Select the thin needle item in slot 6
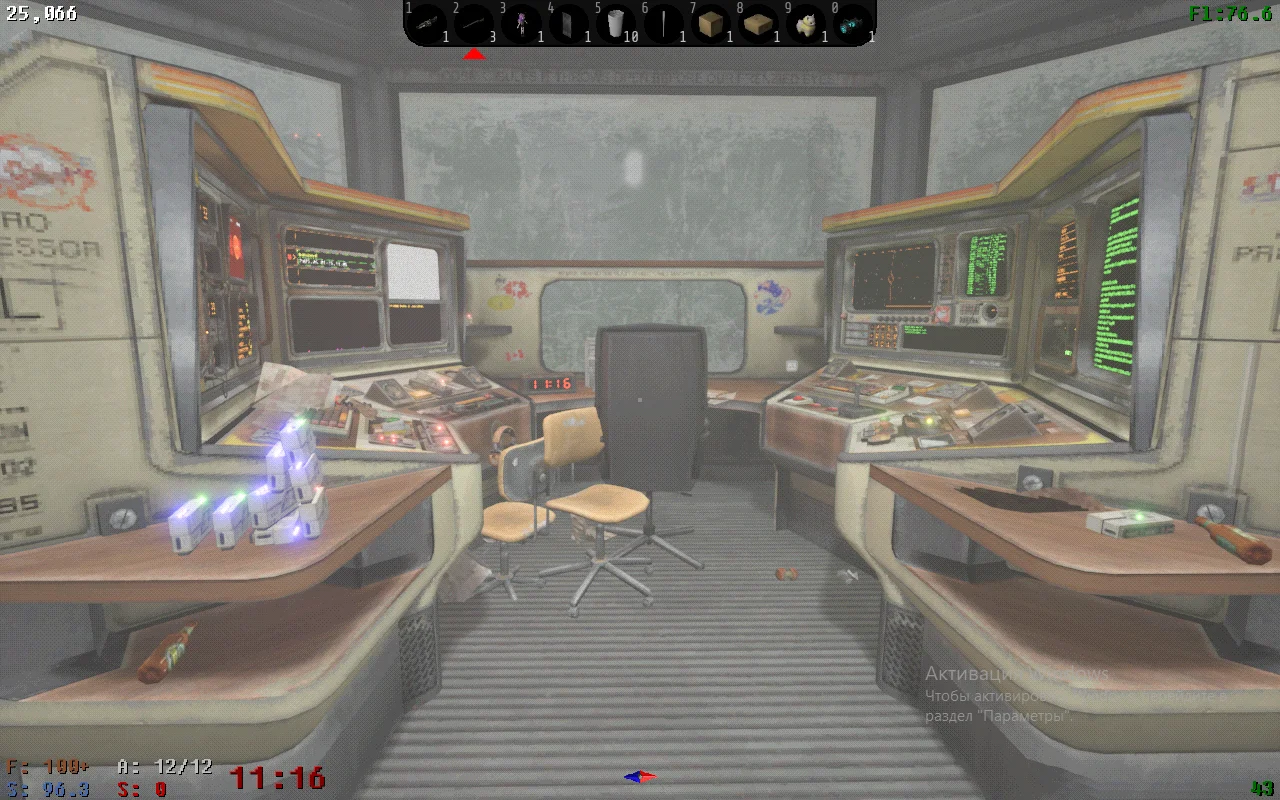Screen dimensions: 1280x800 (663, 23)
